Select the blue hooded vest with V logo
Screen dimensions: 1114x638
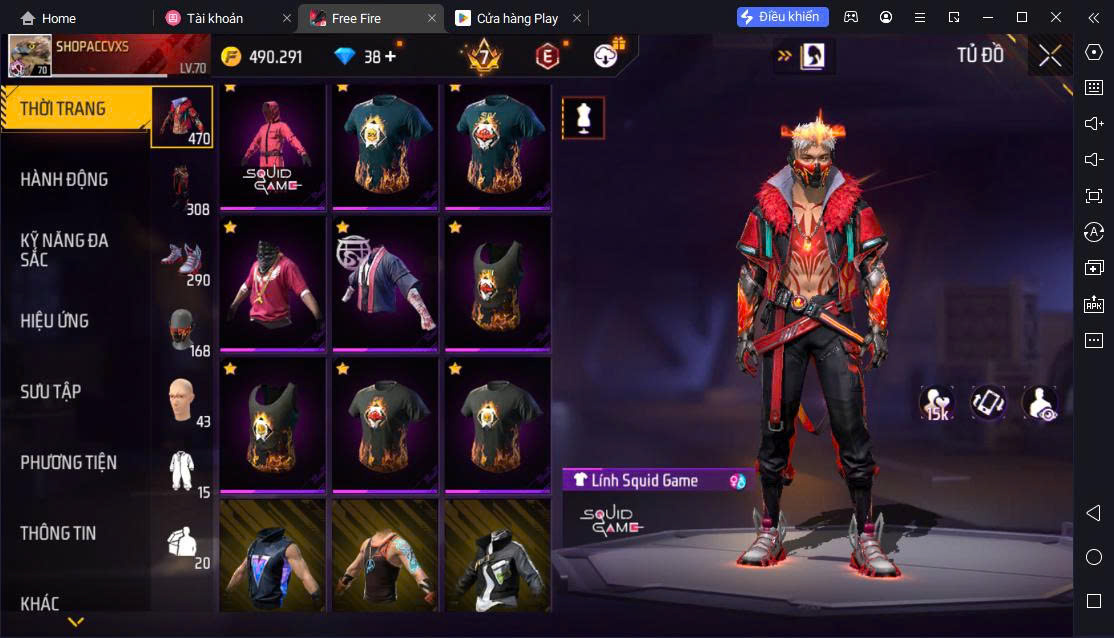coord(272,556)
